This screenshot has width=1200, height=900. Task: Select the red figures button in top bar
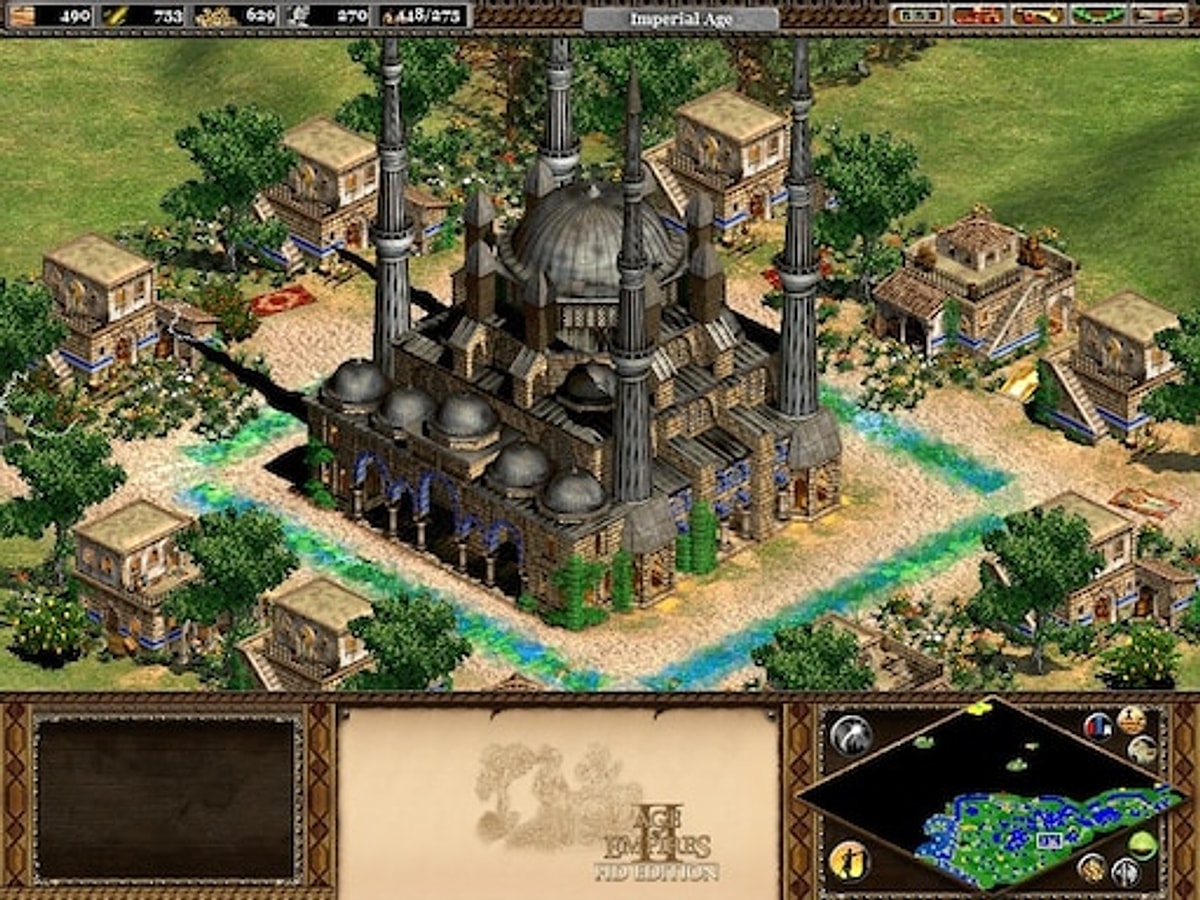(x=977, y=15)
